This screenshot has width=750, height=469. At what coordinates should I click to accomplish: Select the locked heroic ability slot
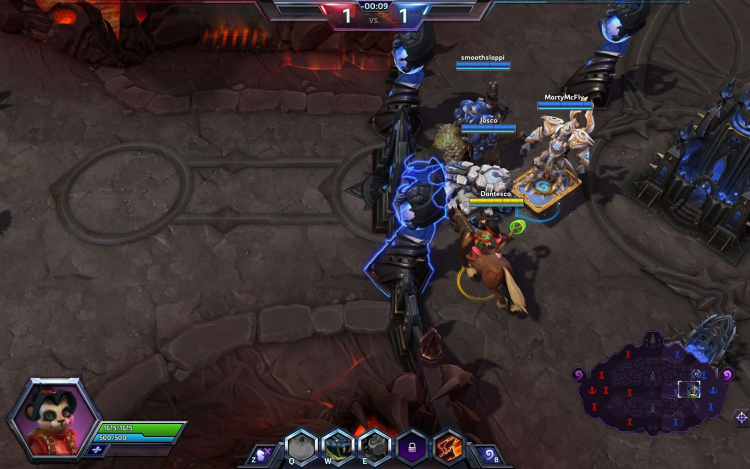coord(411,446)
